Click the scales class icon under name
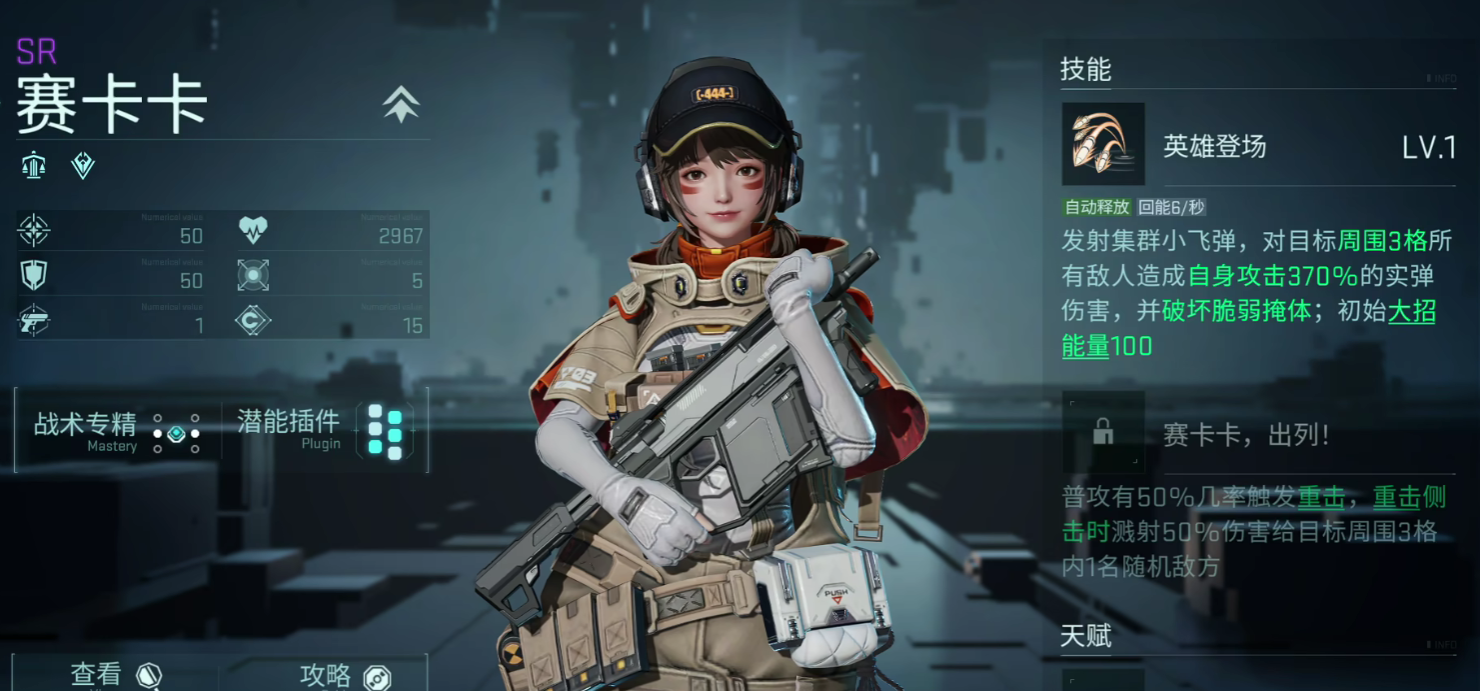Viewport: 1480px width, 691px height. coord(34,165)
